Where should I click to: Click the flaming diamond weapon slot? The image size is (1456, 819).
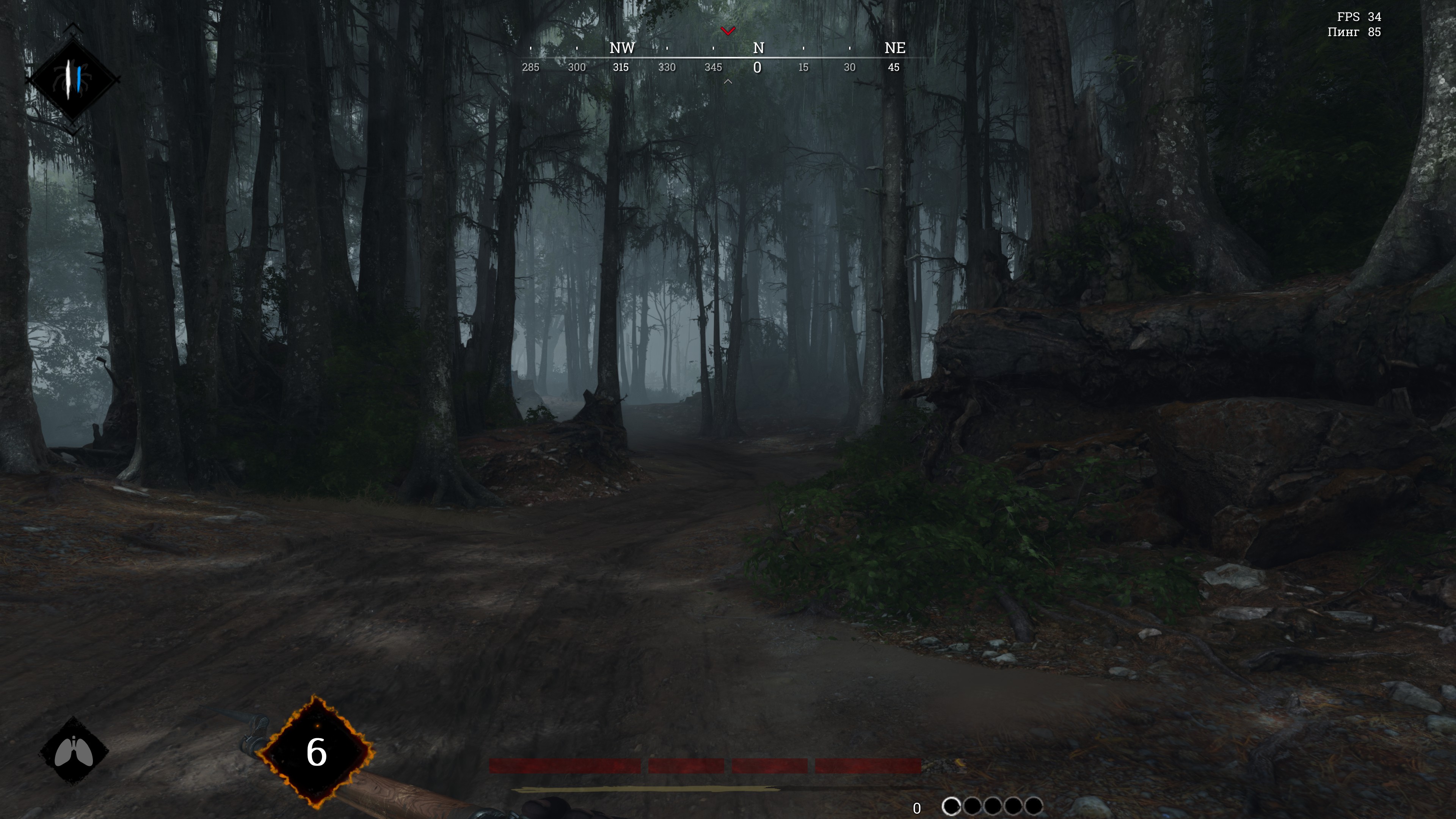317,752
